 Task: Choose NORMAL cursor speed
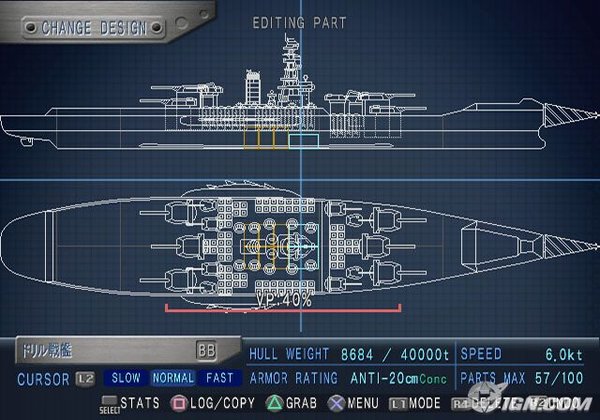pos(173,379)
